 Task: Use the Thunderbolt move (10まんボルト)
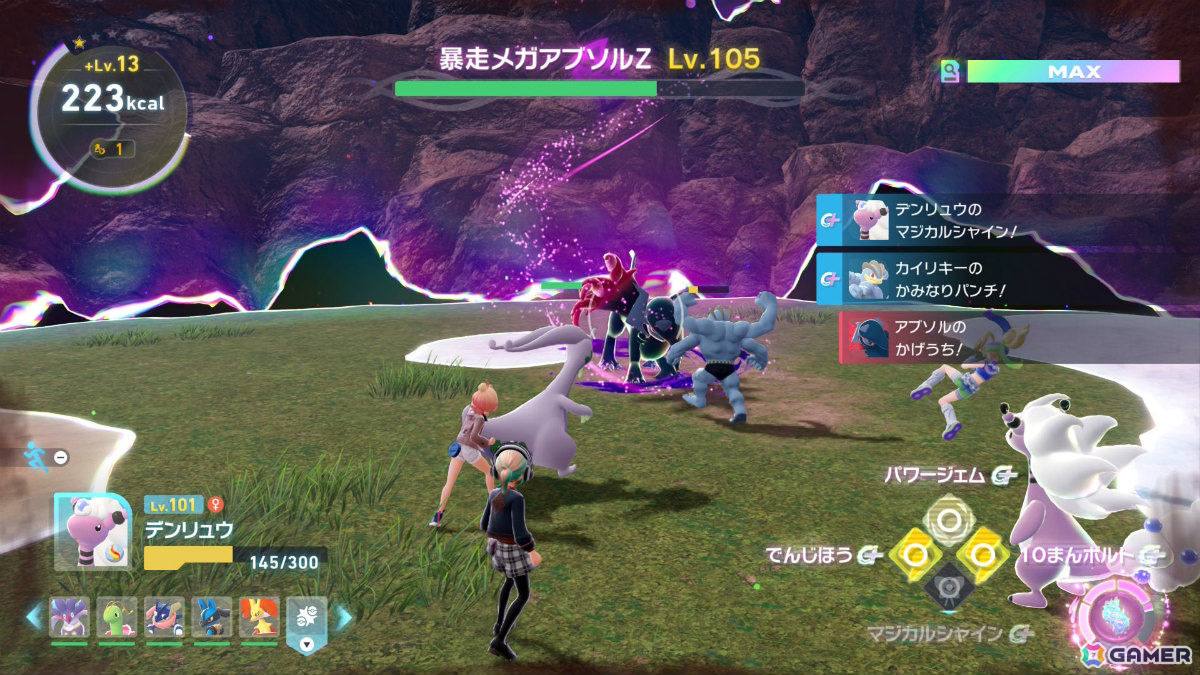pos(981,554)
